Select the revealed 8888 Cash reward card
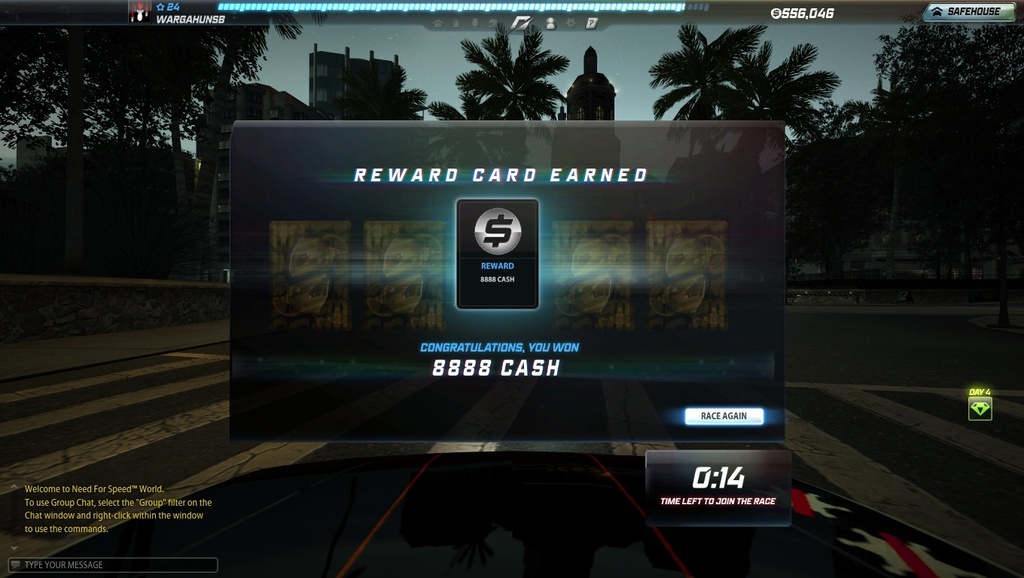The height and width of the screenshot is (578, 1024). 497,253
